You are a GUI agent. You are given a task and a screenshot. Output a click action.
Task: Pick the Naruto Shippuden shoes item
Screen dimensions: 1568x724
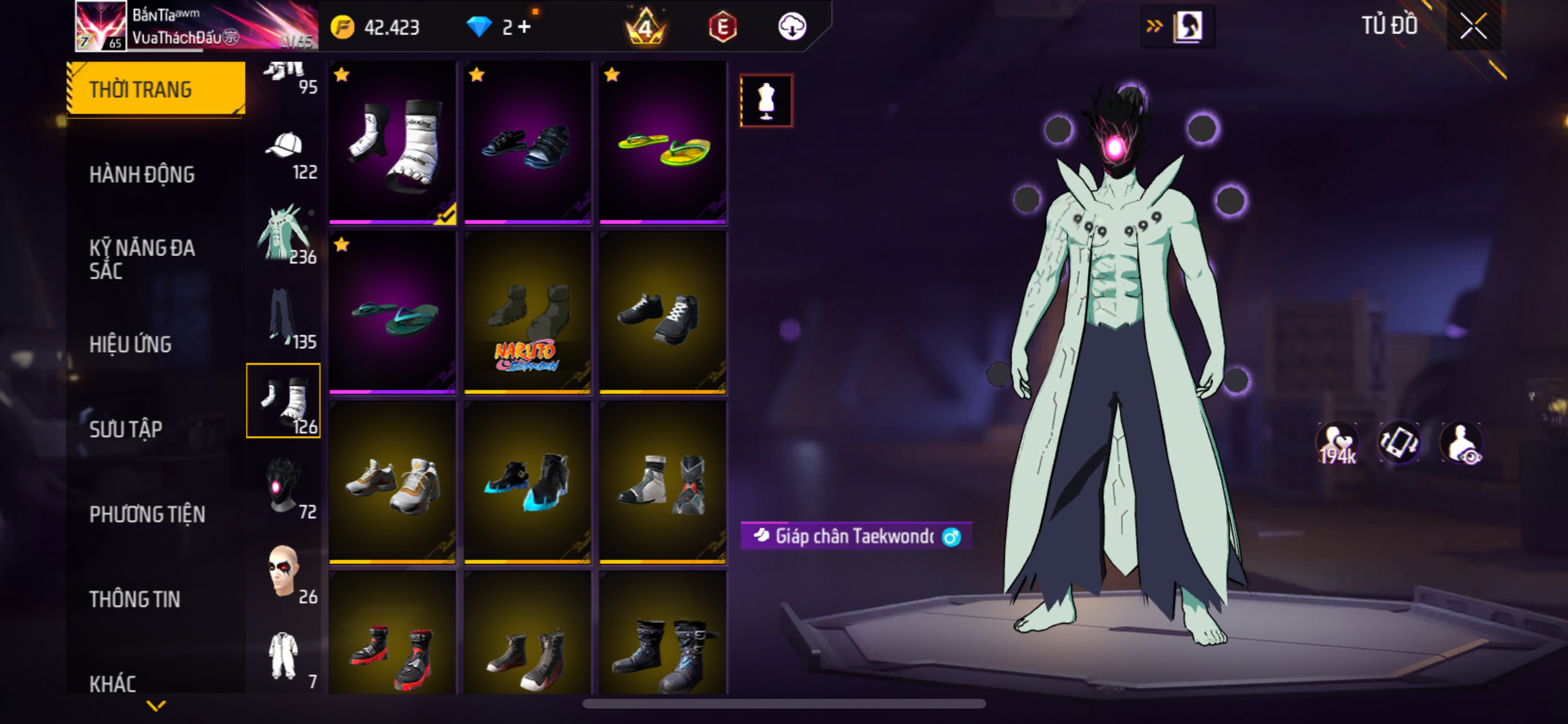[x=528, y=313]
